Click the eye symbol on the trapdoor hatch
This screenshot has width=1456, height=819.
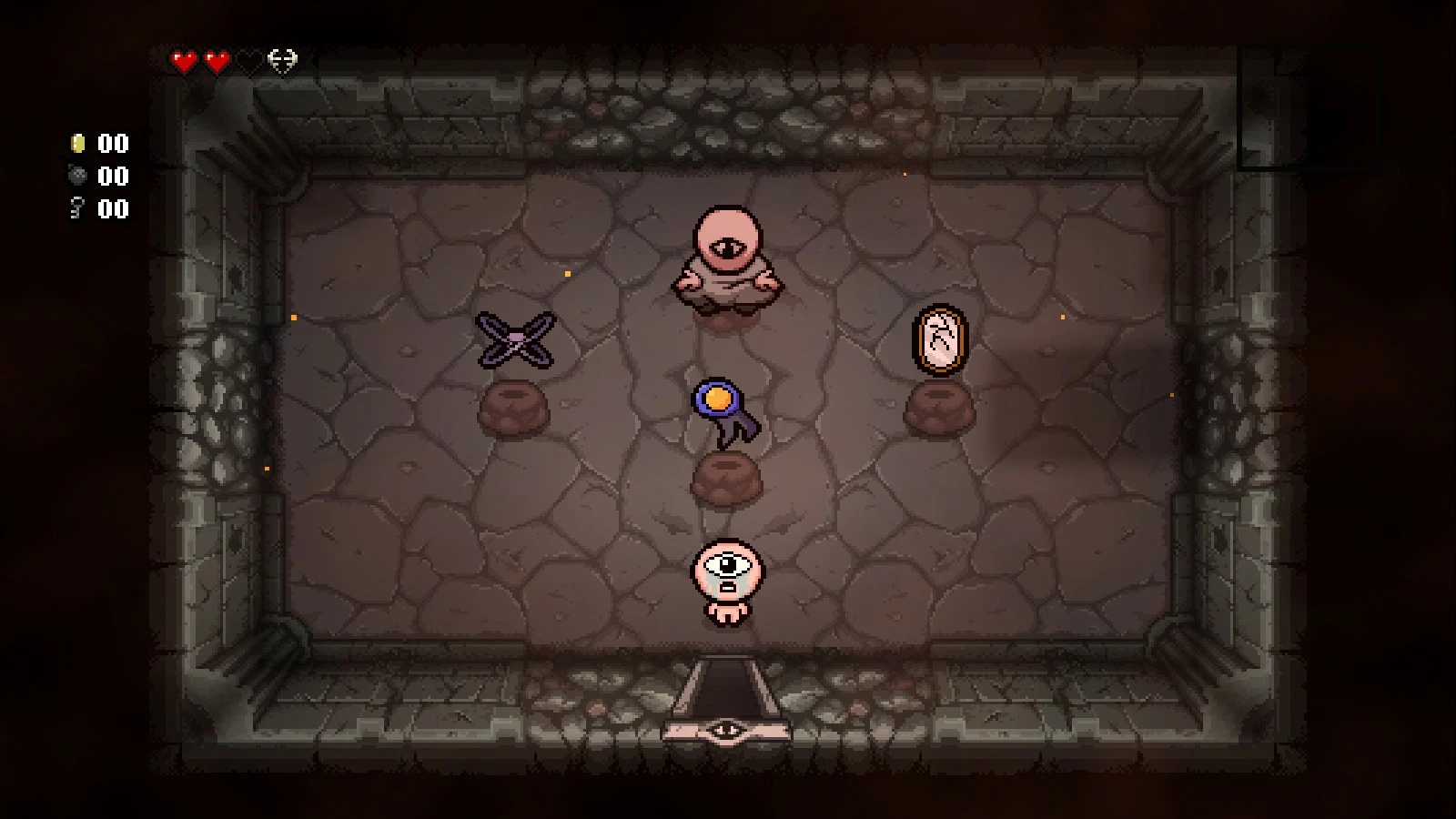(x=728, y=727)
